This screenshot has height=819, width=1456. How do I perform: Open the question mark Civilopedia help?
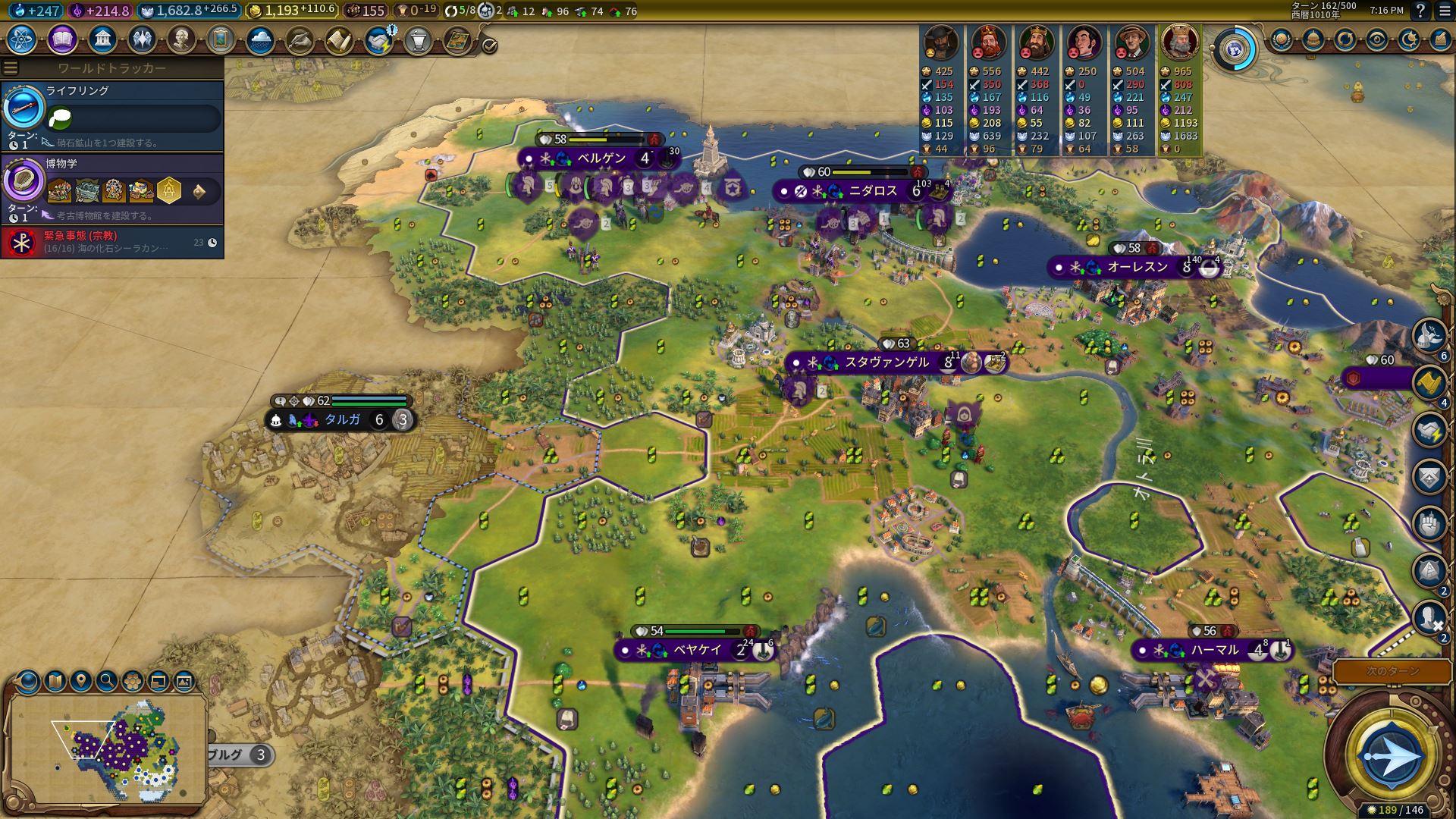click(x=1420, y=11)
